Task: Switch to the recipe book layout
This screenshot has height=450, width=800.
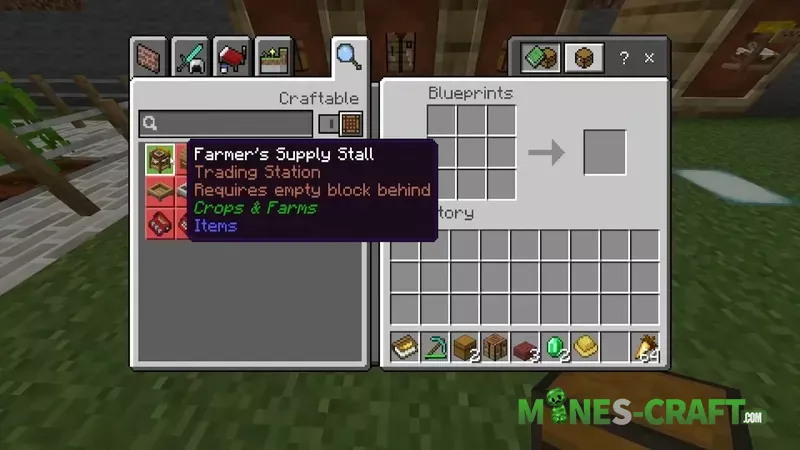Action: 540,58
